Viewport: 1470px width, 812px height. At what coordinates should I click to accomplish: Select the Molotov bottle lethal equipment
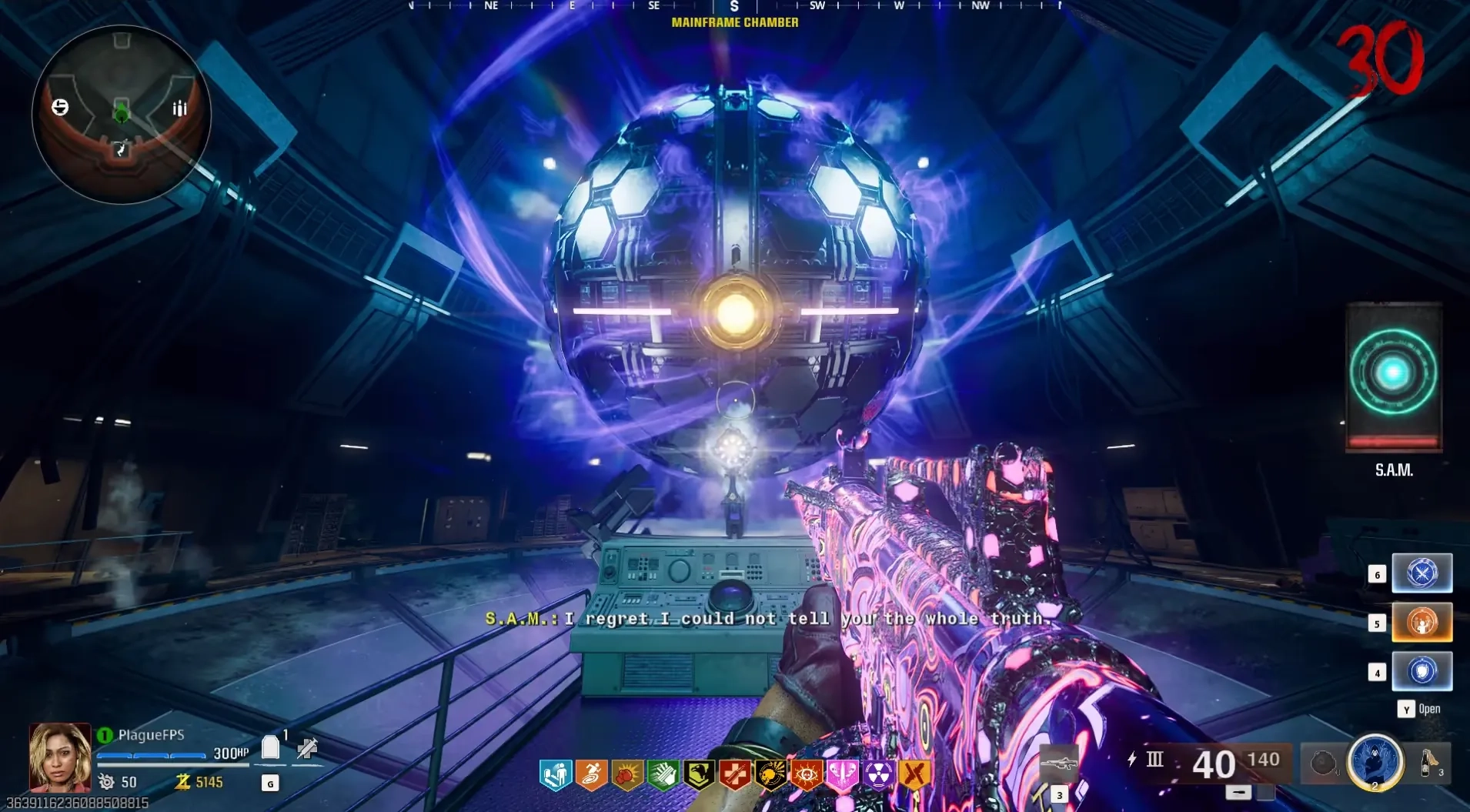pyautogui.click(x=1429, y=763)
